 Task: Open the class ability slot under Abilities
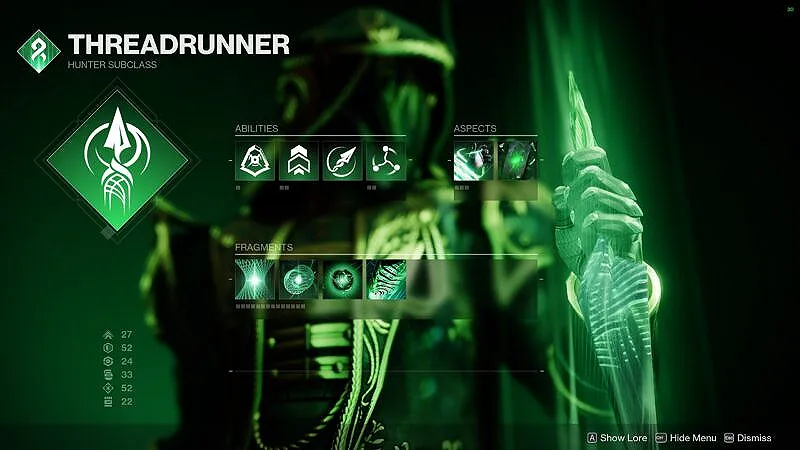255,161
